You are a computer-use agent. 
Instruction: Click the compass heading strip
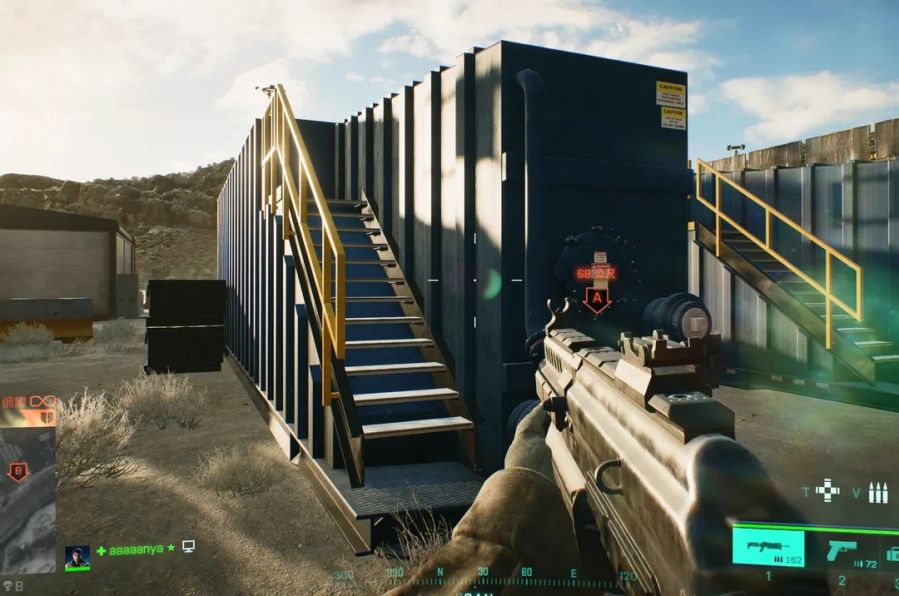click(x=485, y=578)
